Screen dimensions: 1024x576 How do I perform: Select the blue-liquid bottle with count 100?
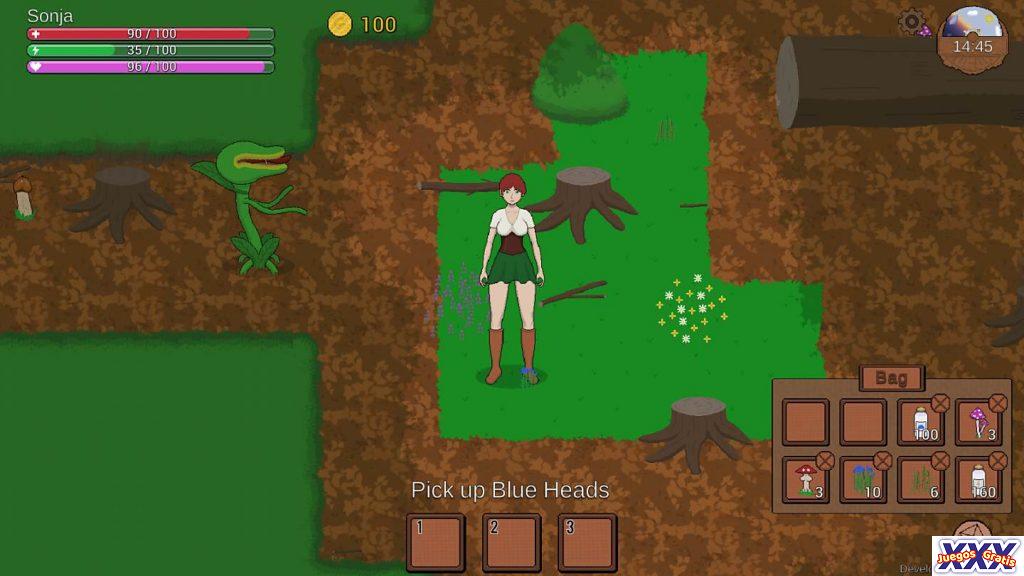pos(921,422)
